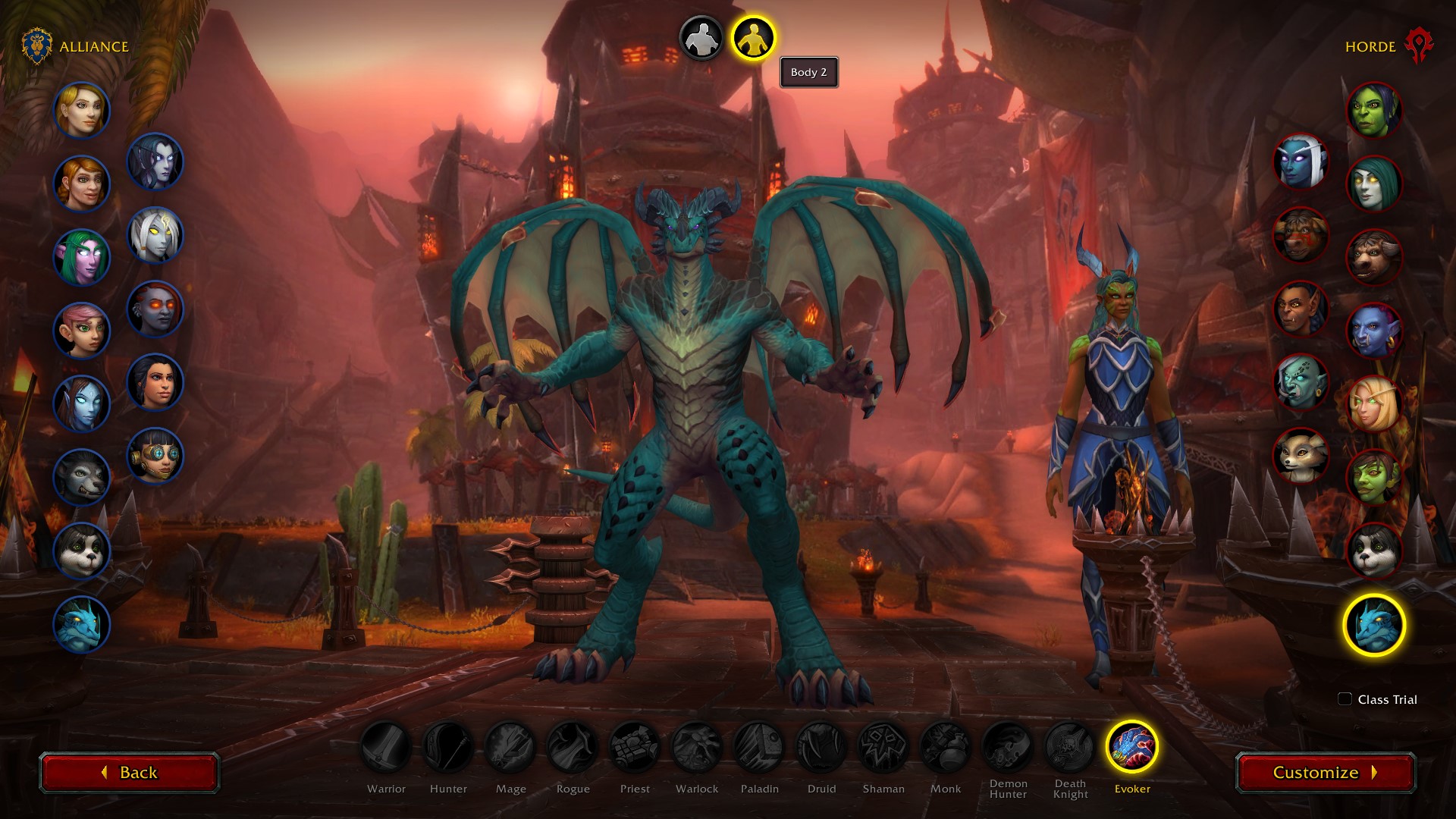Pick the Warrior class icon
1456x819 pixels.
[386, 746]
